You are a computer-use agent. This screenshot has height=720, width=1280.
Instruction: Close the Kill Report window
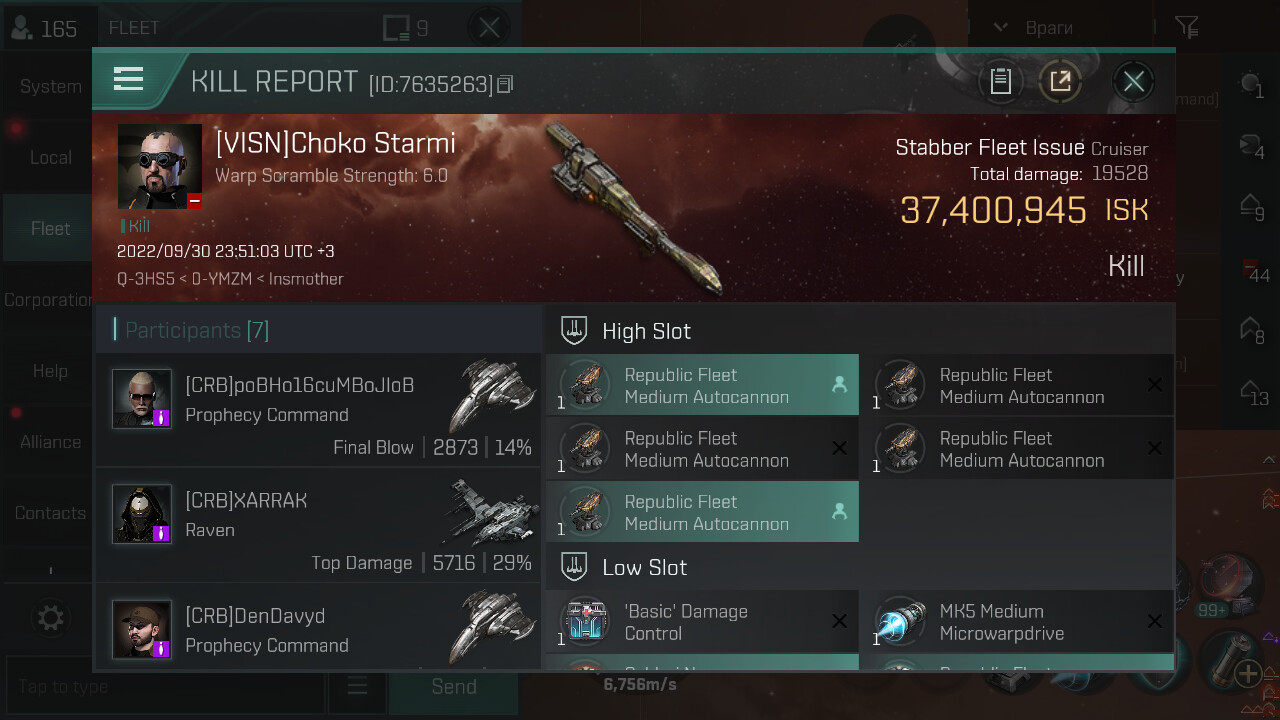point(1133,82)
